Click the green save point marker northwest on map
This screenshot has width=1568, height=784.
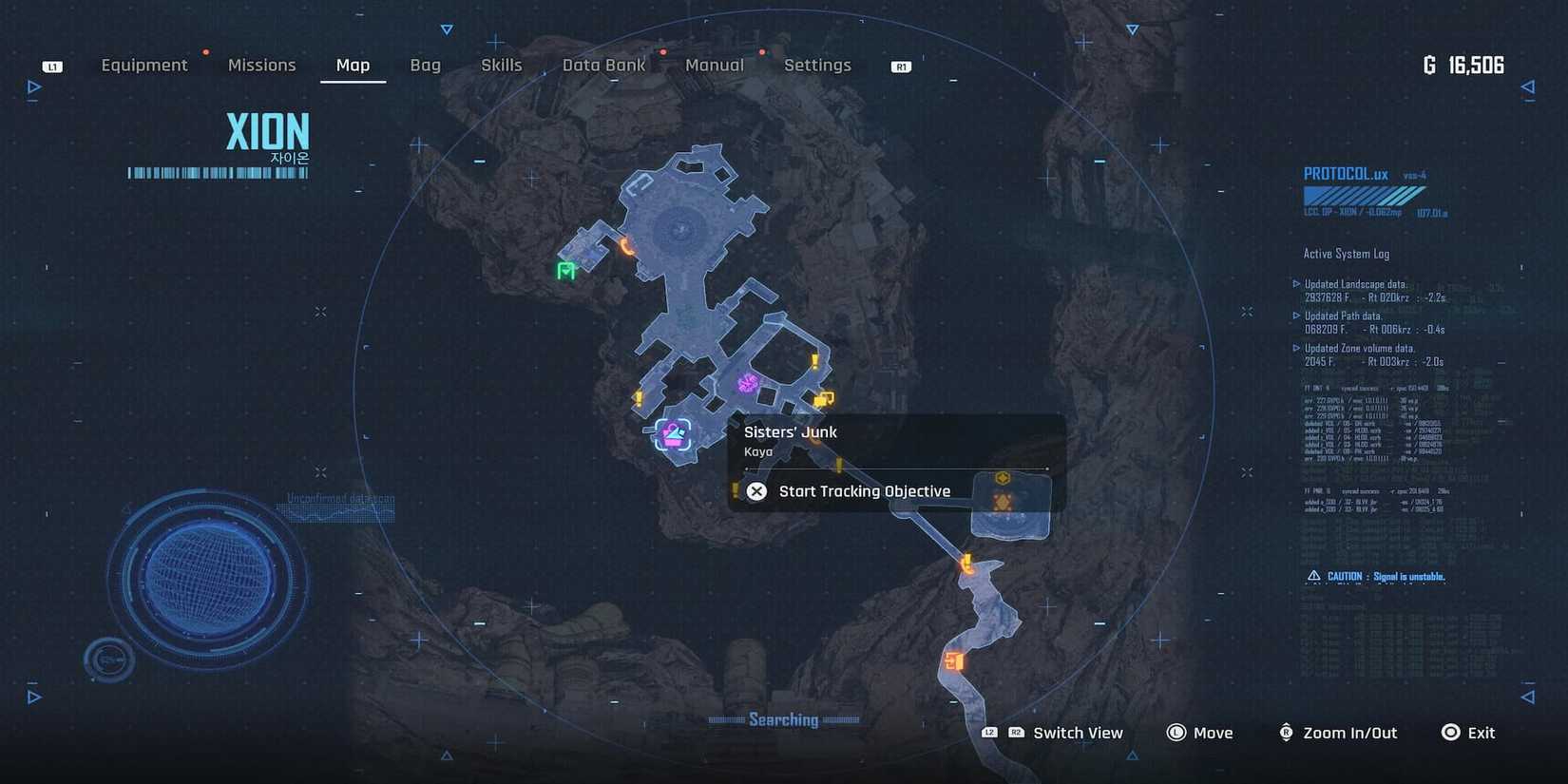565,273
